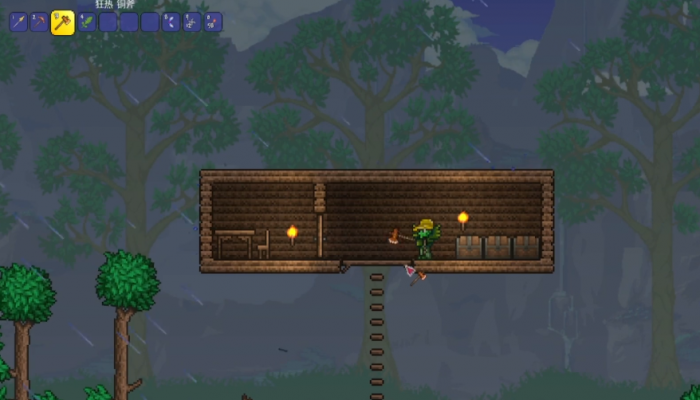Choose the pickaxe hotbar slot

coord(39,22)
